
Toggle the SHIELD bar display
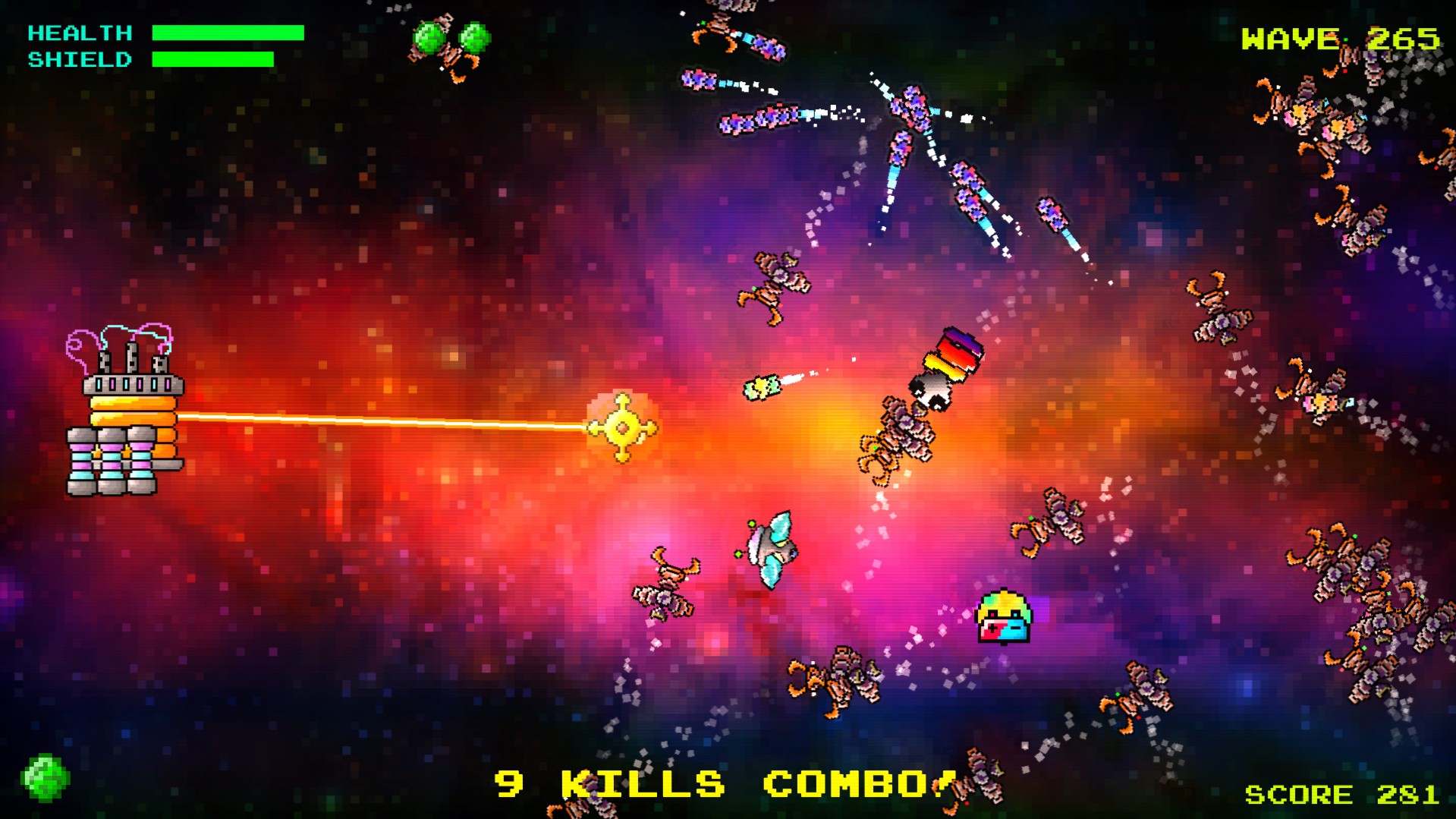point(214,58)
